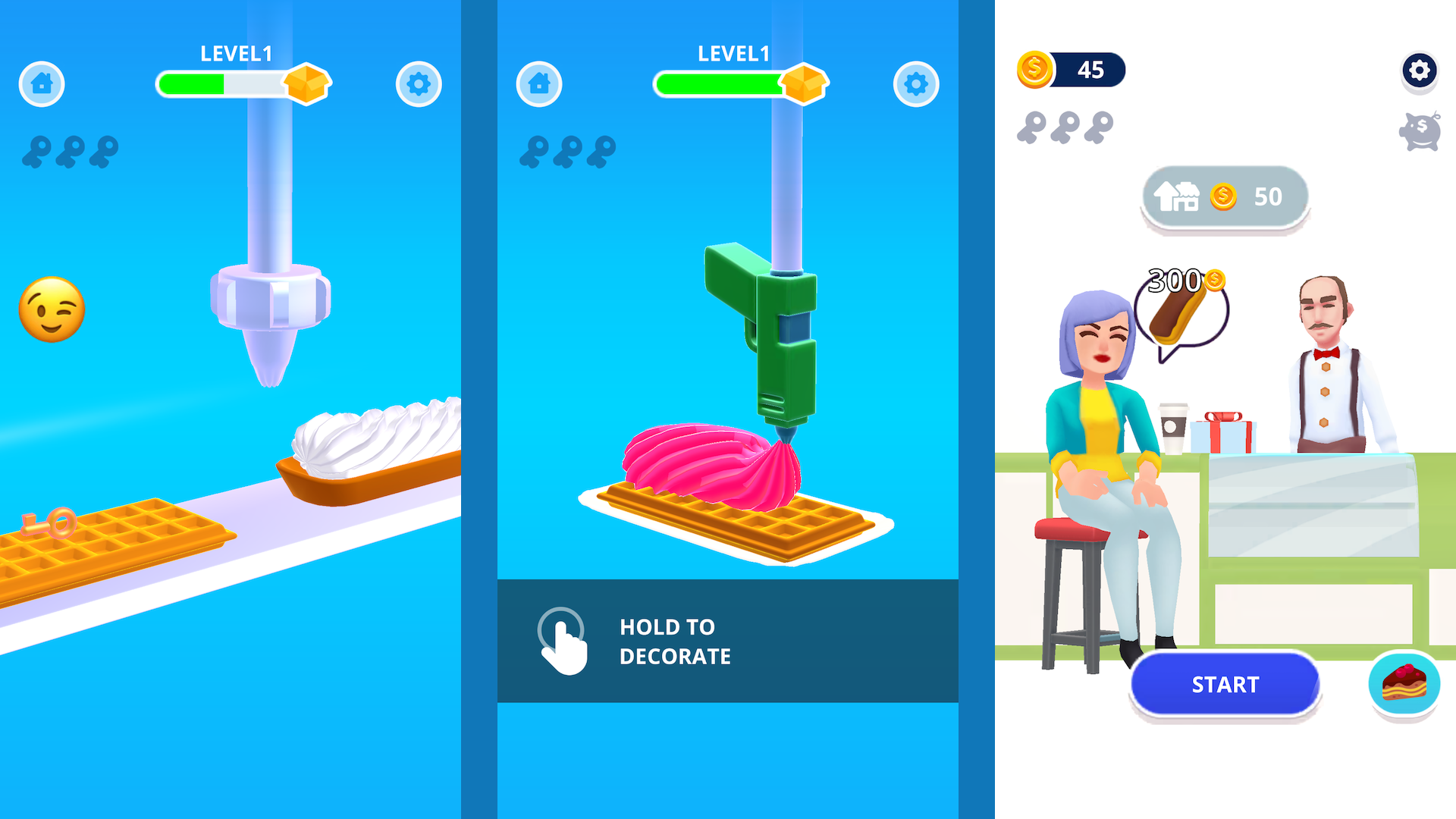Image resolution: width=1456 pixels, height=819 pixels.
Task: Open the settings gear on the shop screen
Action: (1419, 71)
